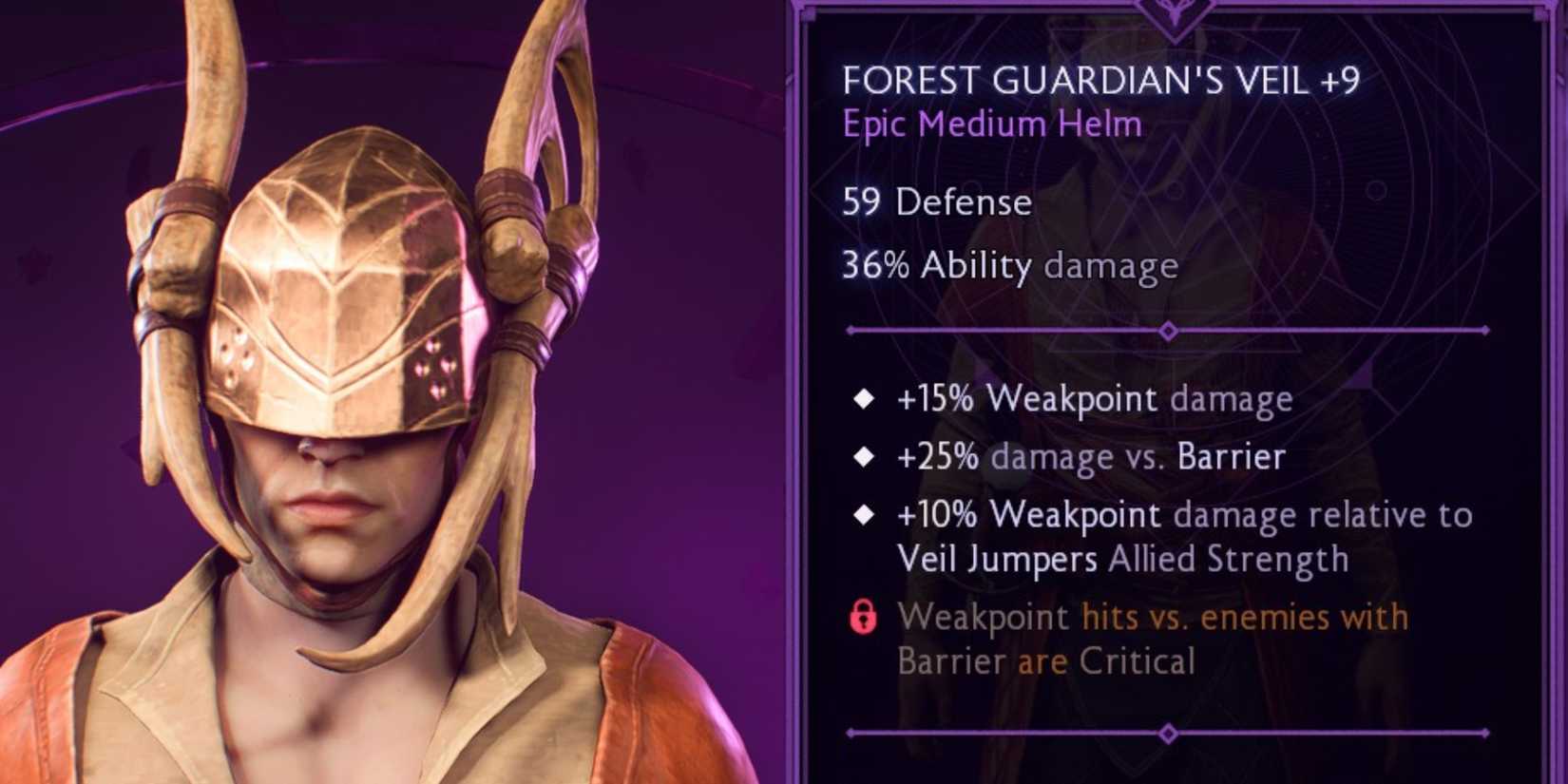Screen dimensions: 1568x784
Task: Select the Epic Medium Helm subtitle
Action: click(x=991, y=124)
